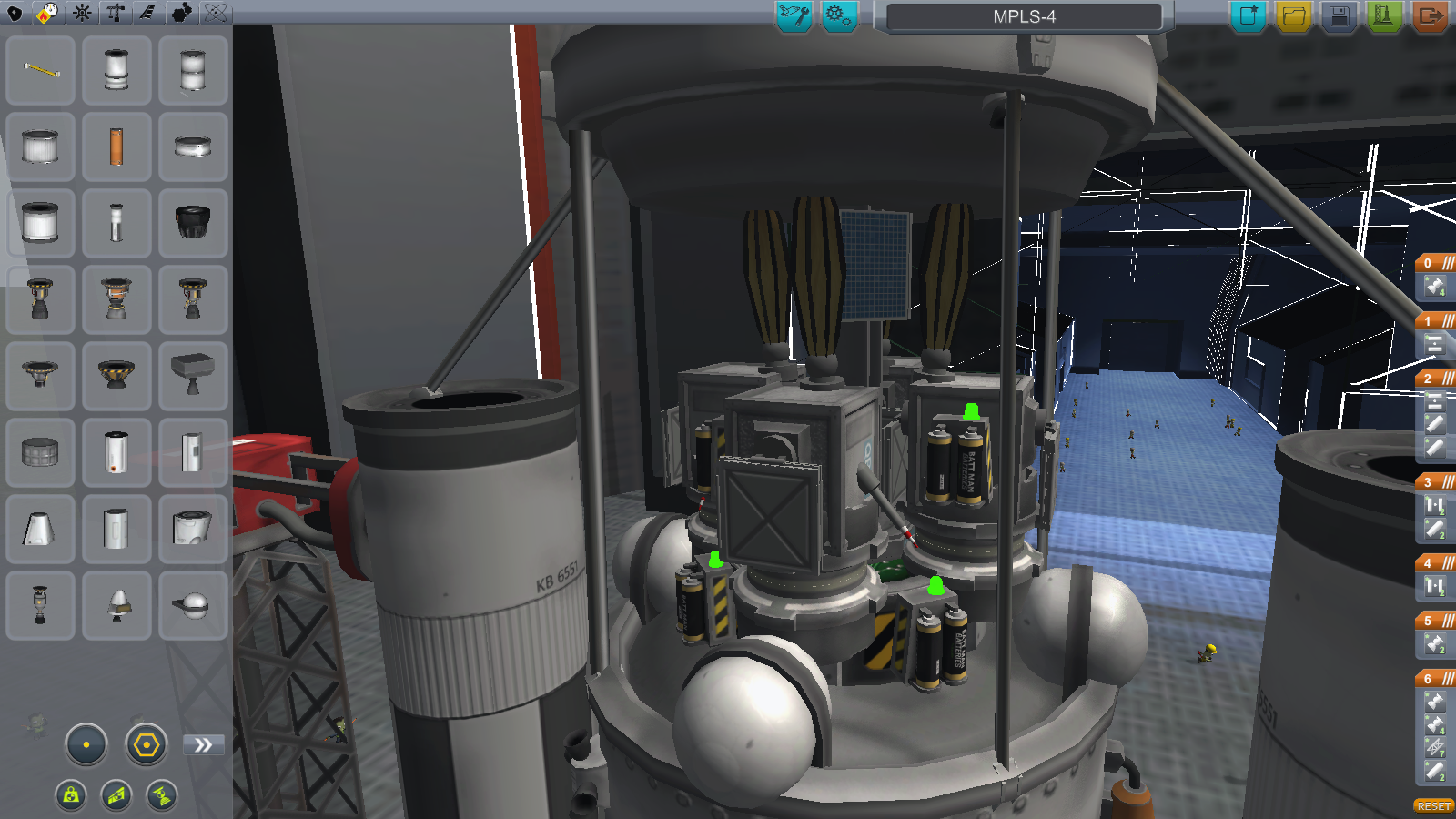Screen dimensions: 1456x819
Task: Save the craft with the save icon
Action: 1339,14
